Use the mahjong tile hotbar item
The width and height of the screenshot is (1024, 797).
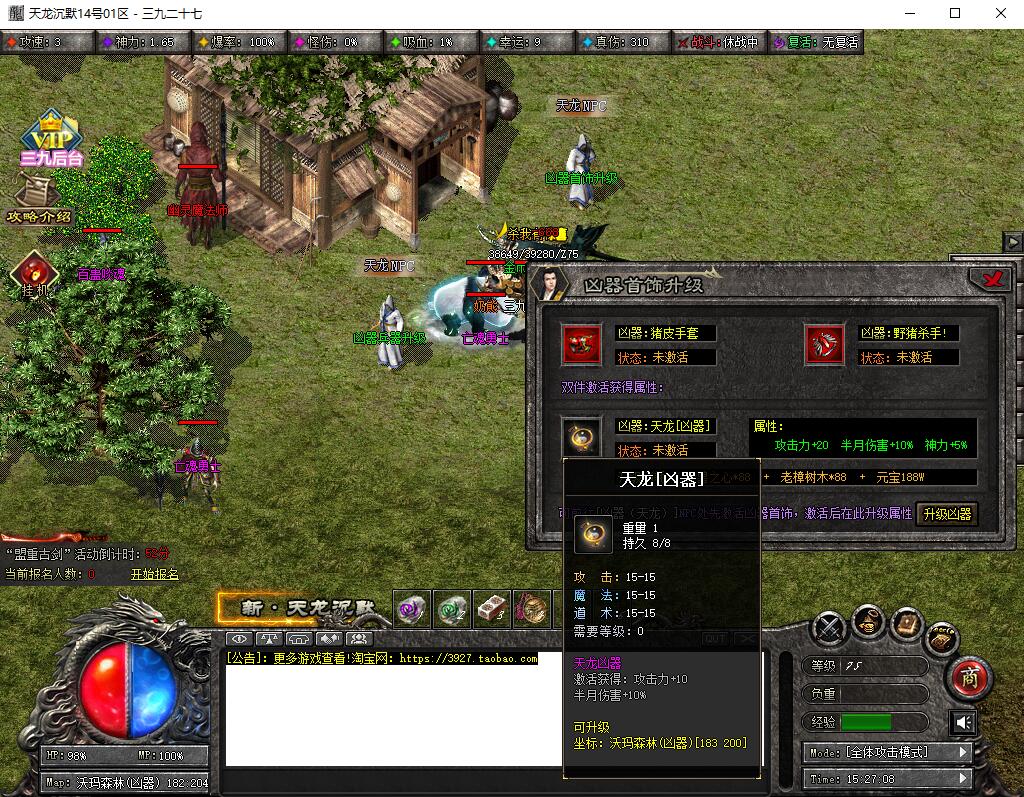492,608
